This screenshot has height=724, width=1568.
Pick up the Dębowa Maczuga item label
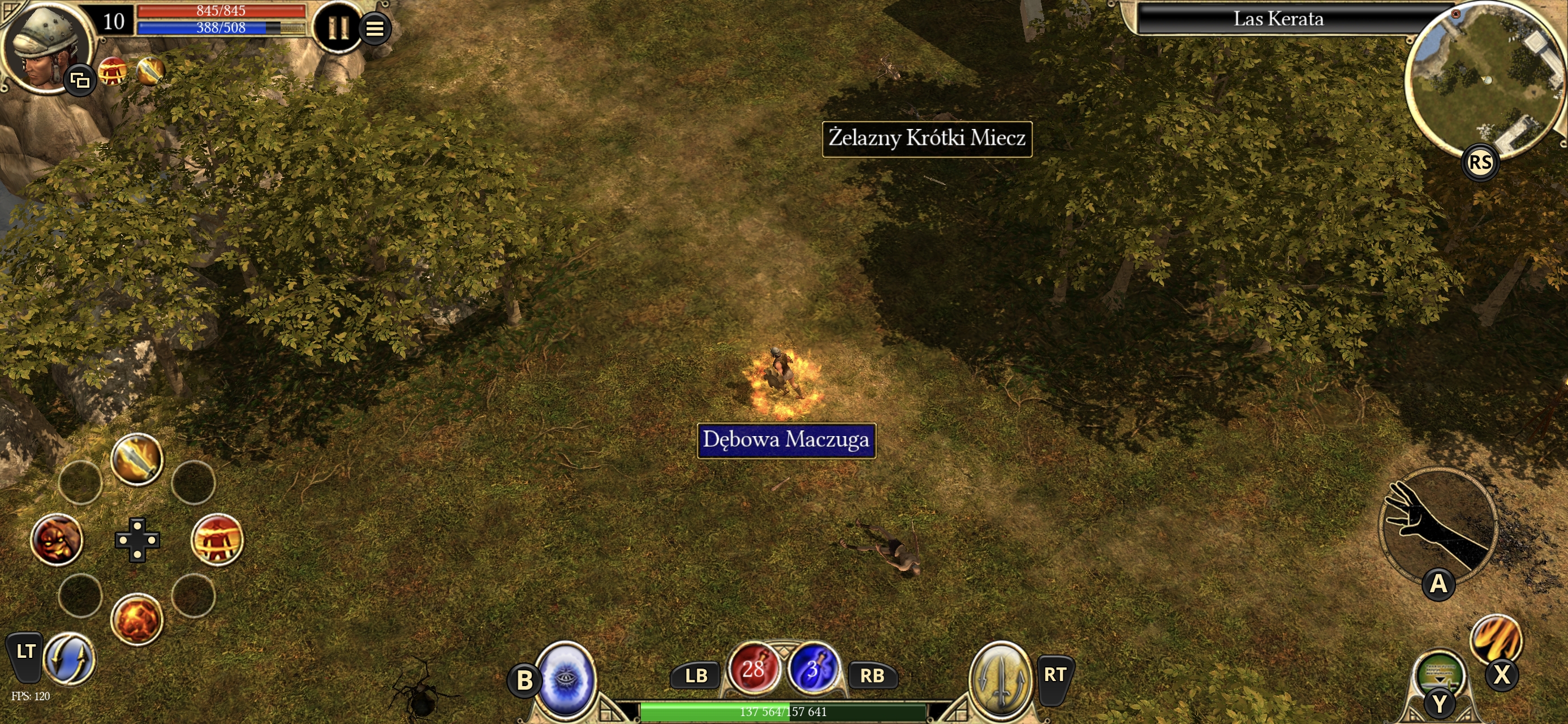786,439
